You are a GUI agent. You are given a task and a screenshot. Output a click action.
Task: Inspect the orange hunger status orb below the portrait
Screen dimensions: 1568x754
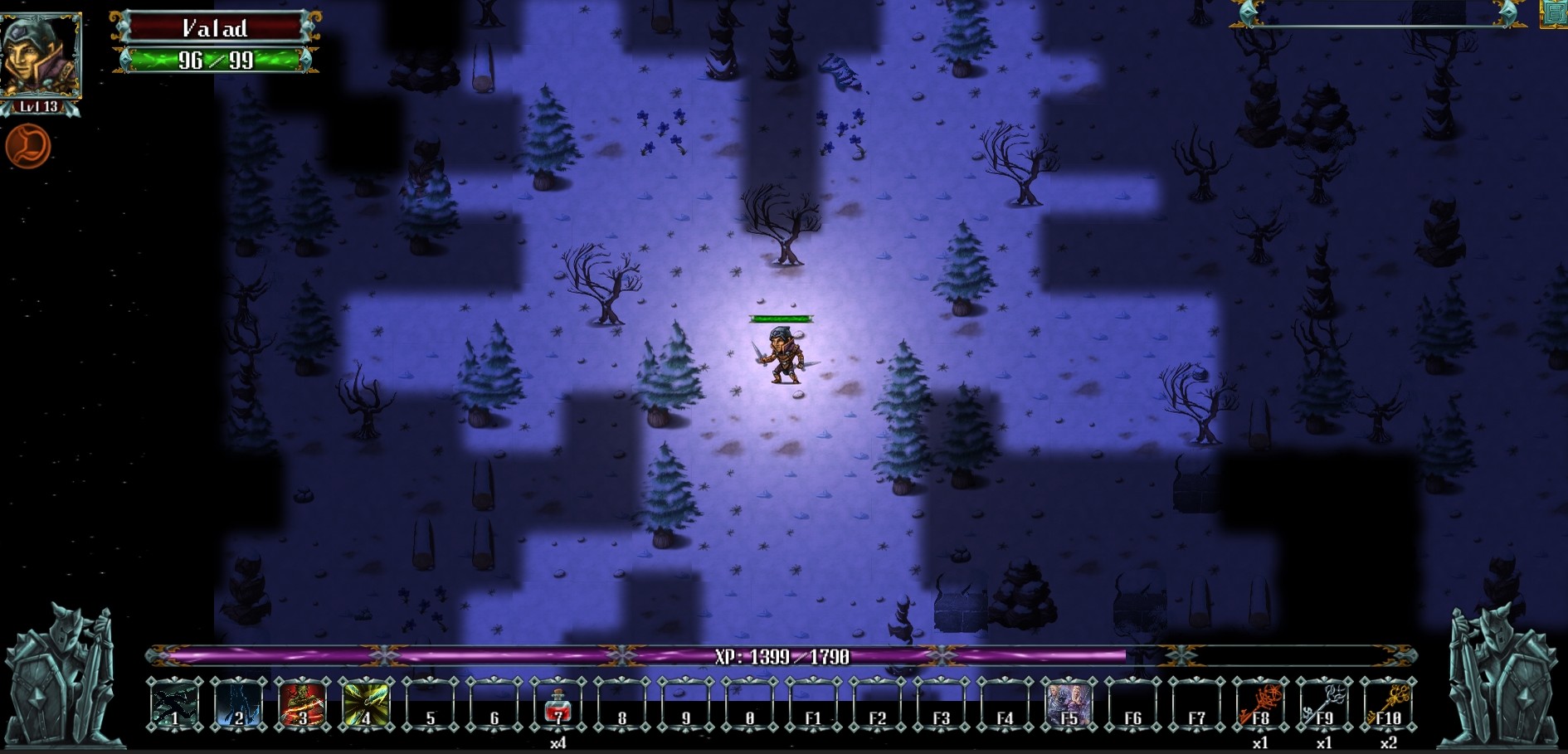pyautogui.click(x=27, y=147)
